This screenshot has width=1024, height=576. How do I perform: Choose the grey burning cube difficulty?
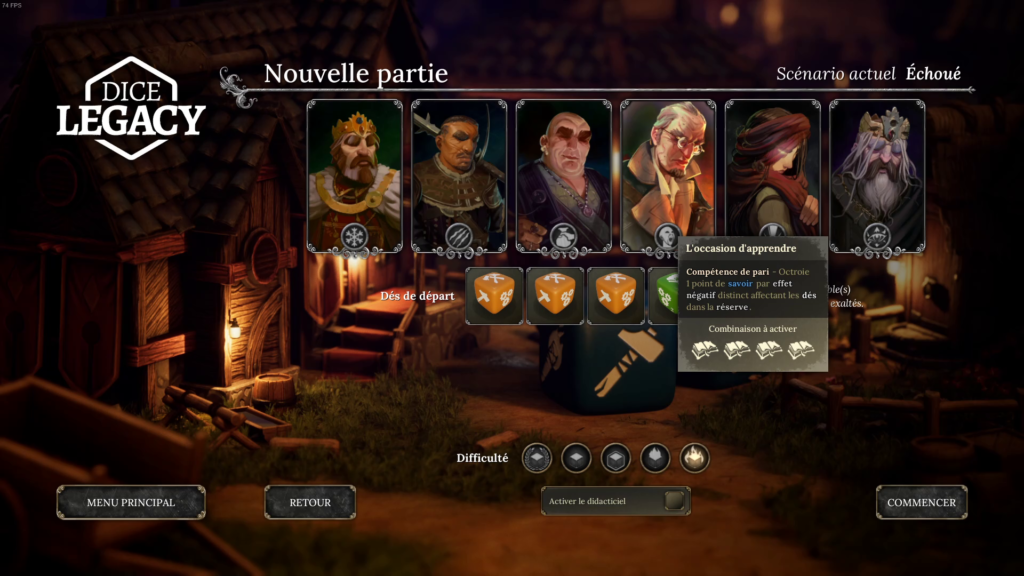click(655, 458)
